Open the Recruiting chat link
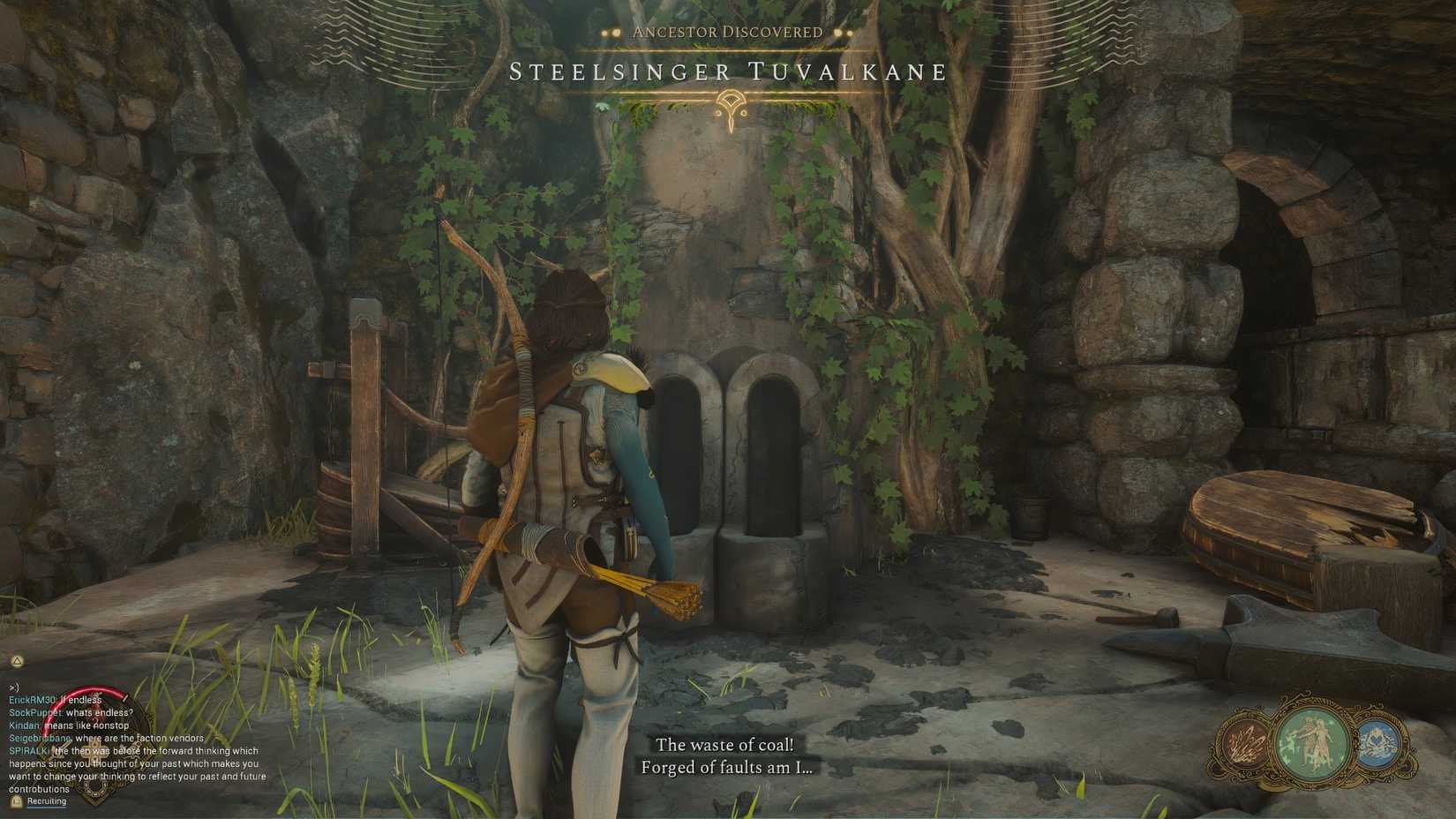This screenshot has width=1456, height=819. tap(47, 801)
